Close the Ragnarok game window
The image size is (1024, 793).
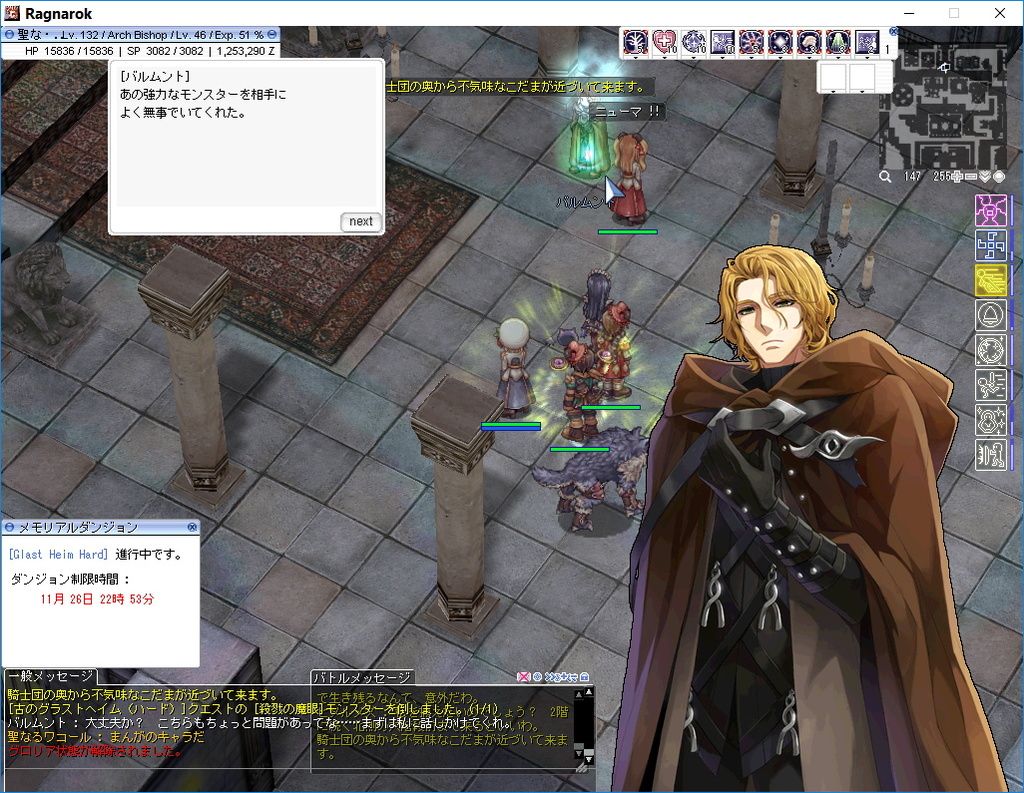(x=999, y=13)
